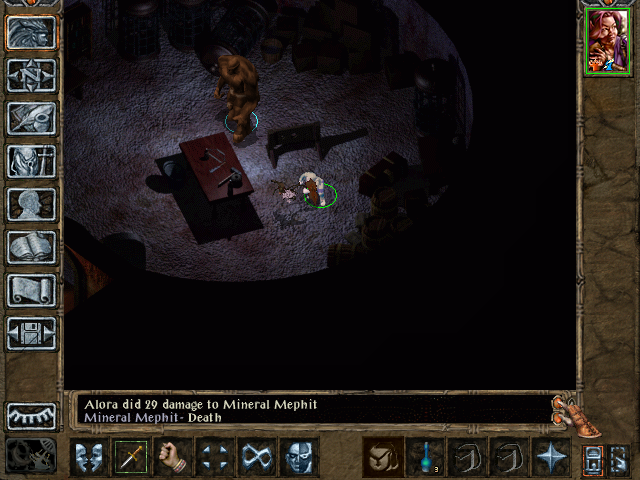Select the fist attack slot

tap(174, 457)
